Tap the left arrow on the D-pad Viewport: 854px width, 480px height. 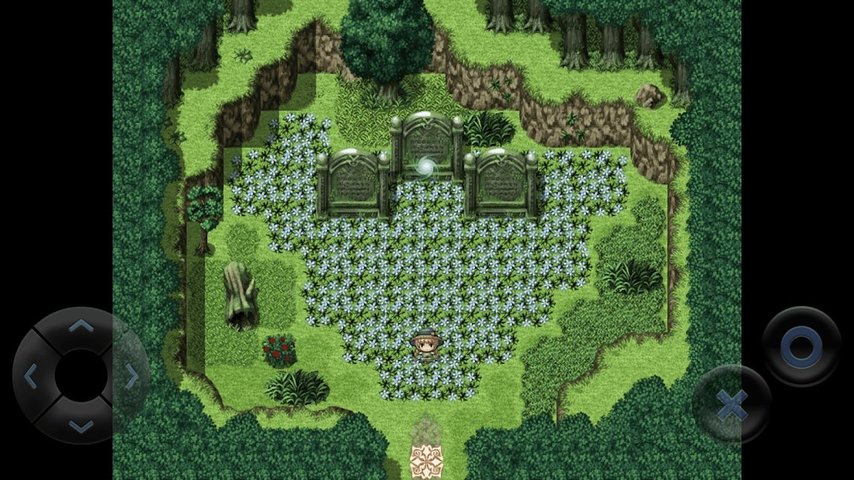(31, 376)
